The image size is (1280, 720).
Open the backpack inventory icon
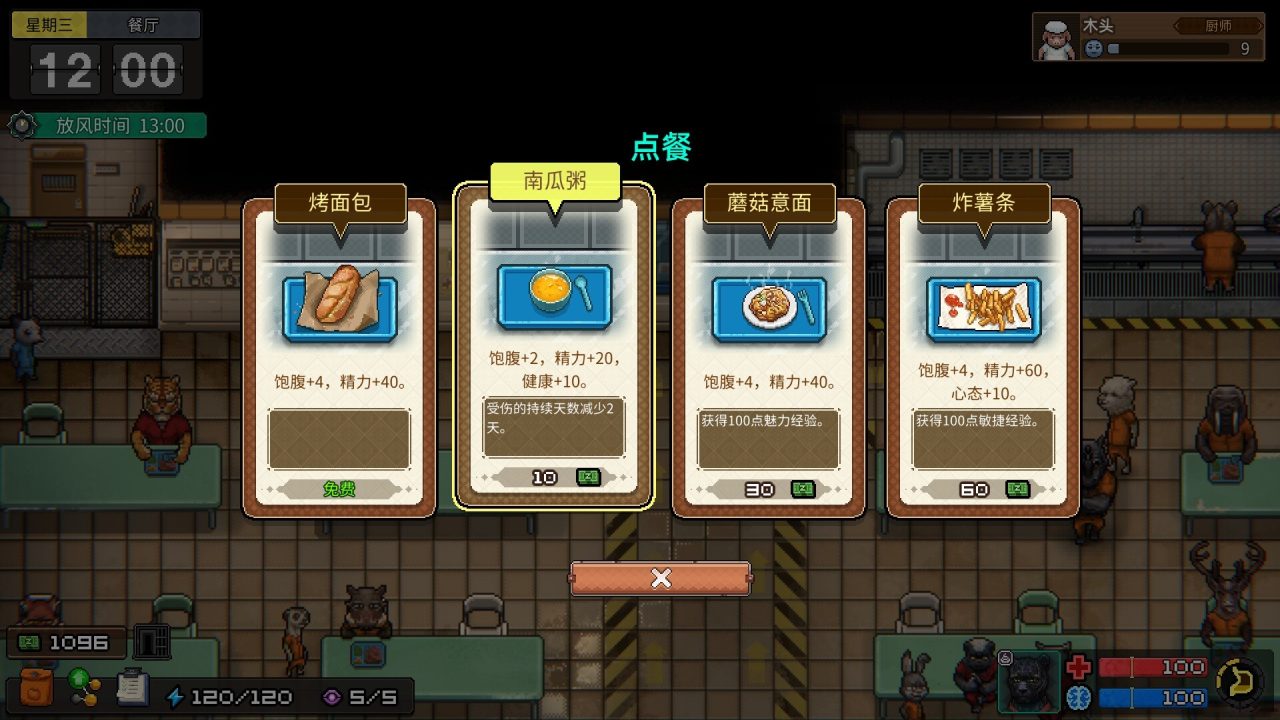[38, 685]
